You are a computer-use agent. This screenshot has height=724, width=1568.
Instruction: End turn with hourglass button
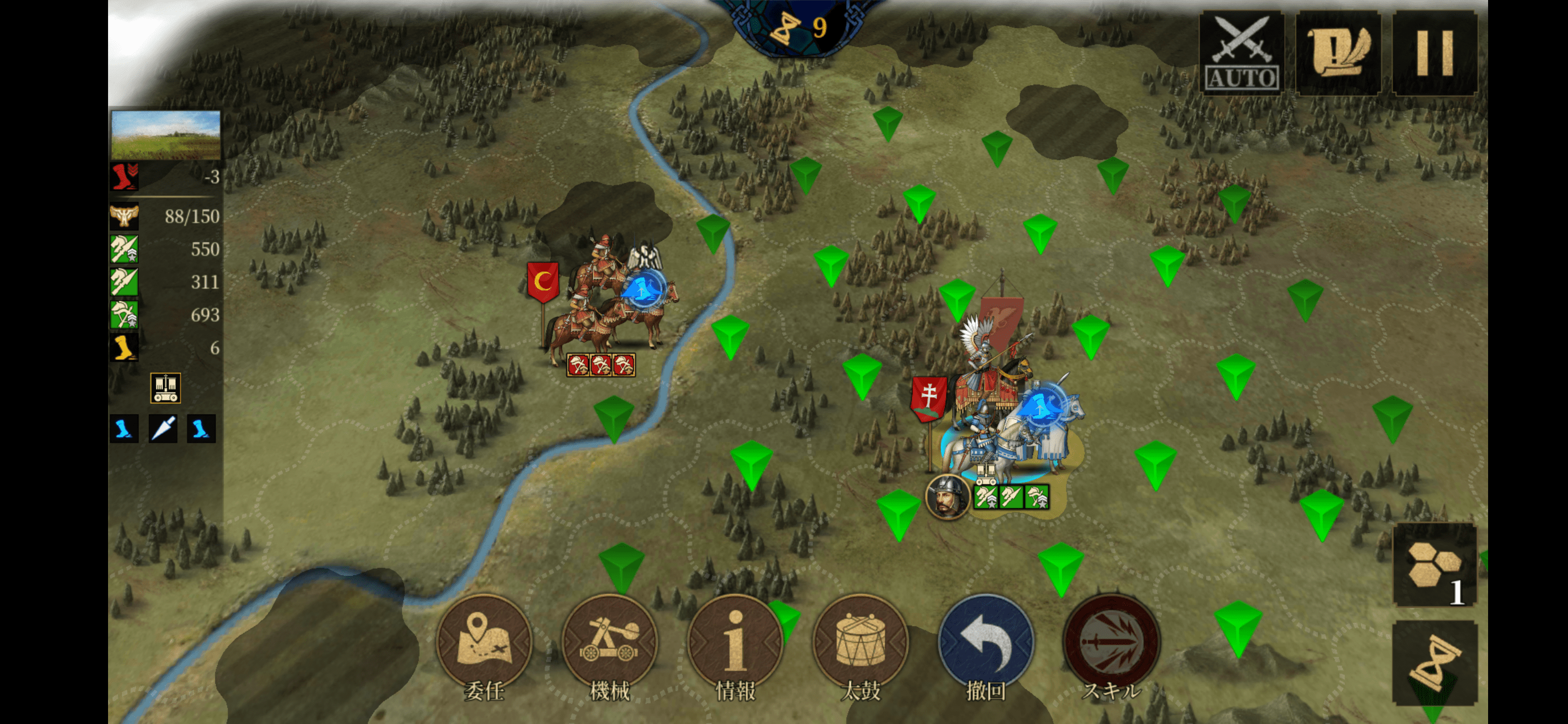click(1434, 664)
